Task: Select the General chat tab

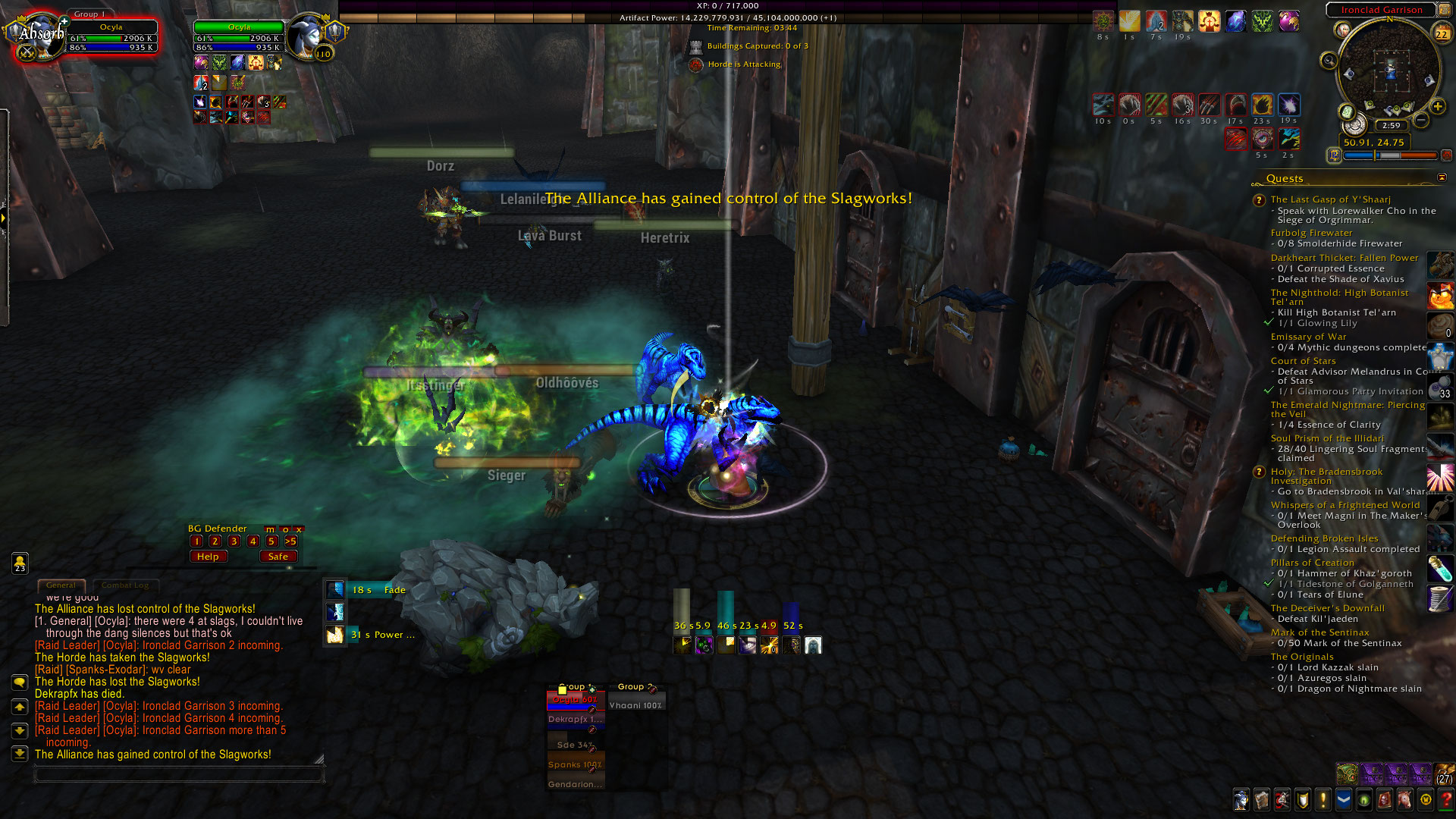Action: [61, 585]
